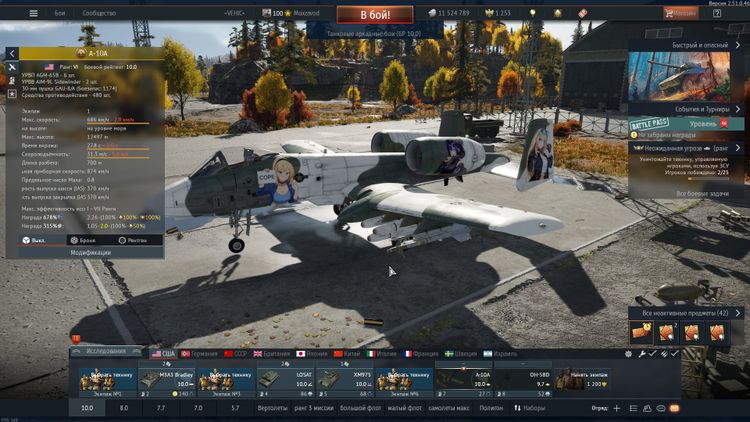Viewport: 750px width, 422px height.
Task: Open the Battle Pass level banner
Action: pyautogui.click(x=685, y=123)
